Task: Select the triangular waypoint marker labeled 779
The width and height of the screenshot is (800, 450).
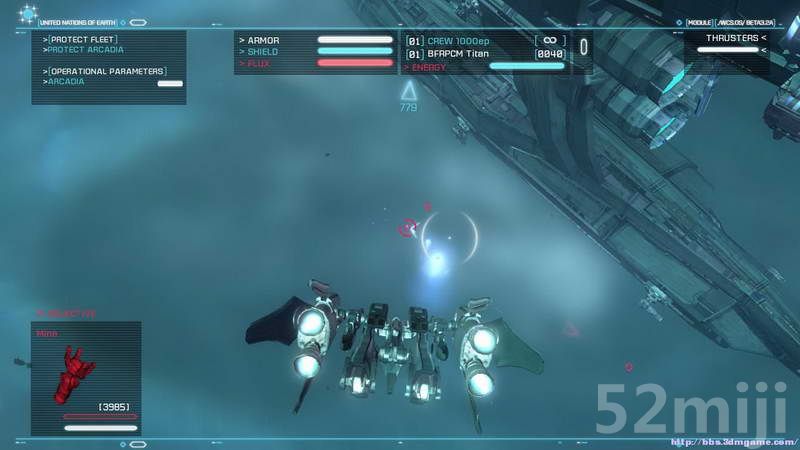Action: tap(408, 91)
